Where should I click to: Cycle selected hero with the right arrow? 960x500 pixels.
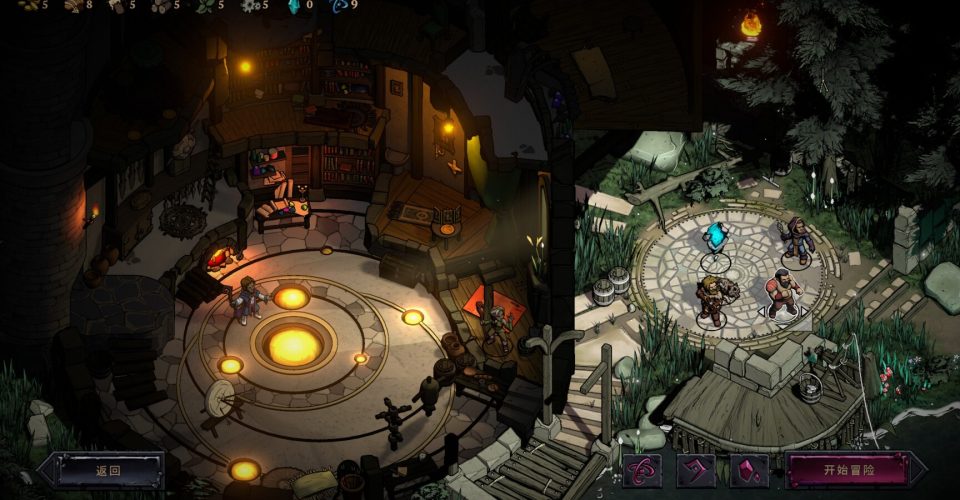coord(805,311)
